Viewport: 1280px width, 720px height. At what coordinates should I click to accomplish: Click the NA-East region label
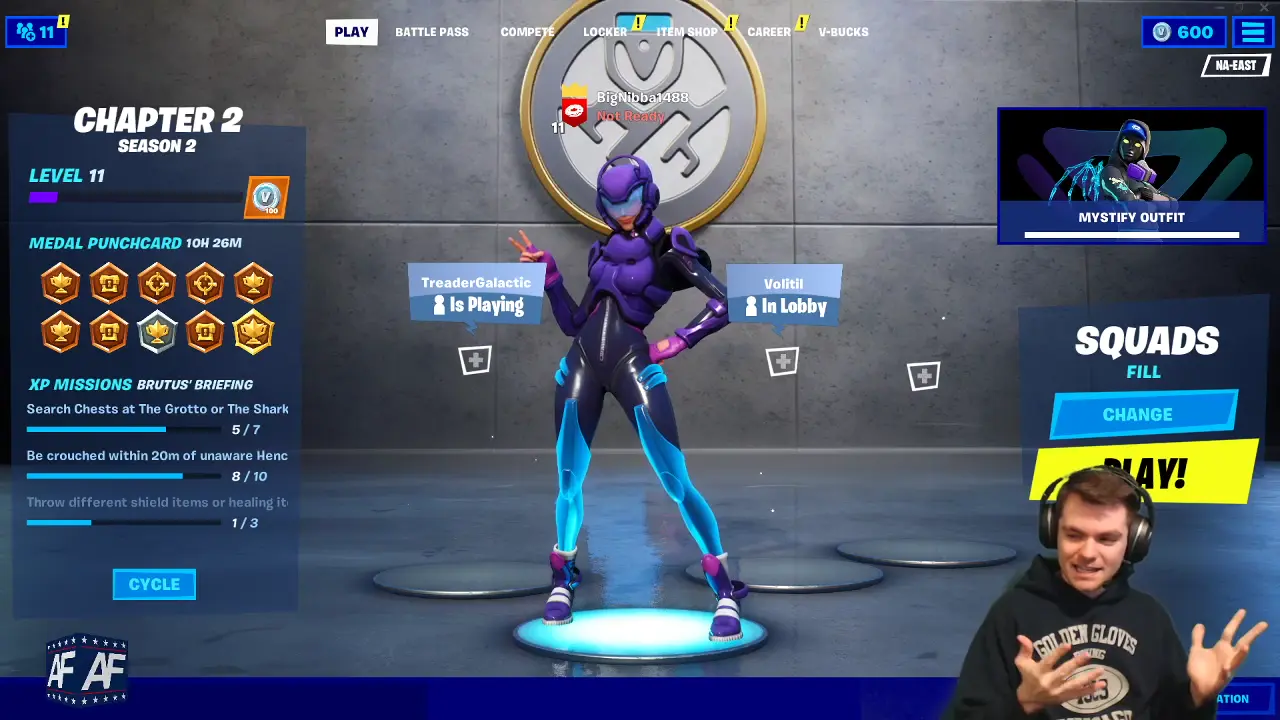point(1235,66)
